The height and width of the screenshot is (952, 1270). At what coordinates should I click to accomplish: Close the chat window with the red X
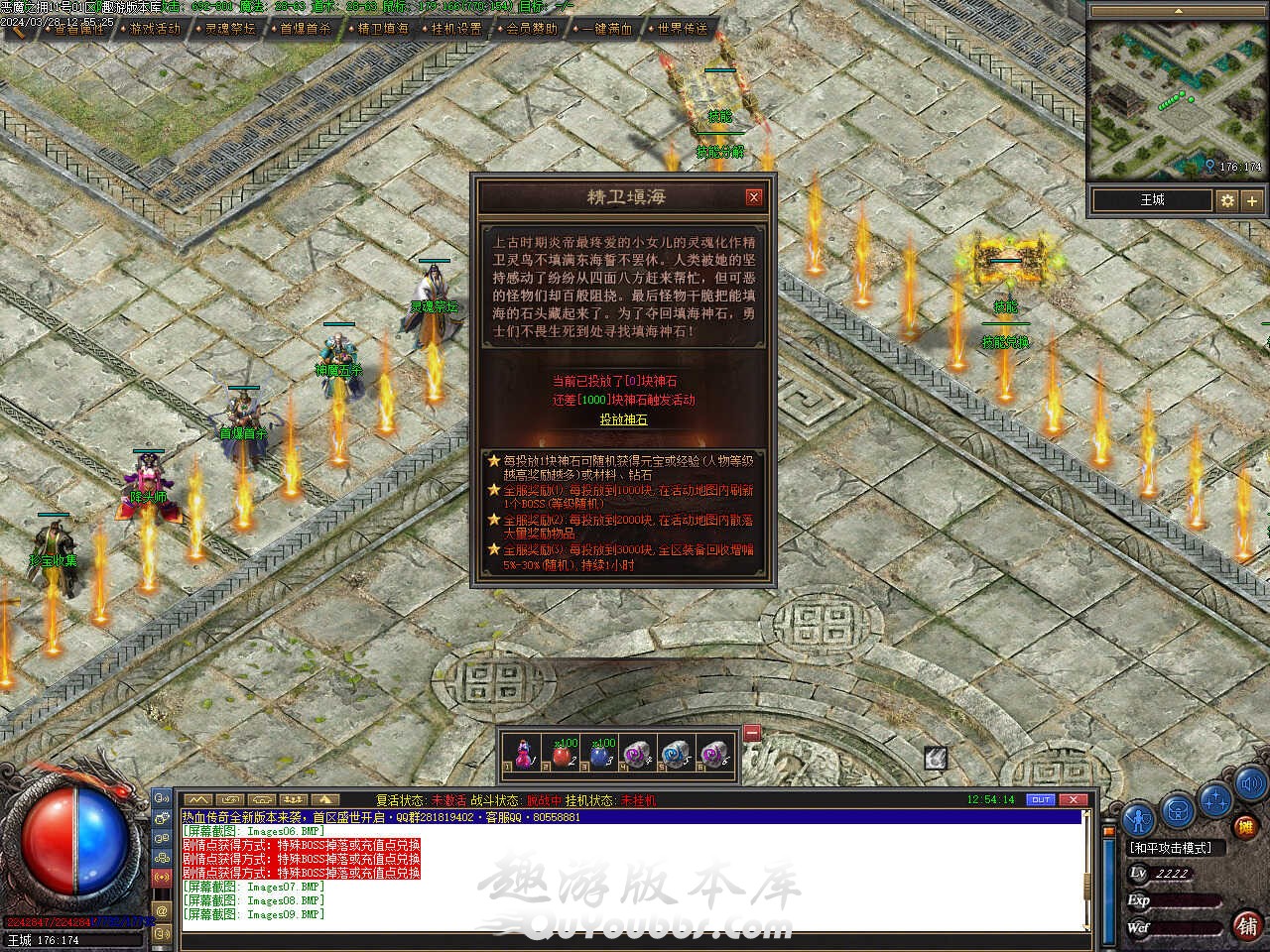(x=1073, y=799)
